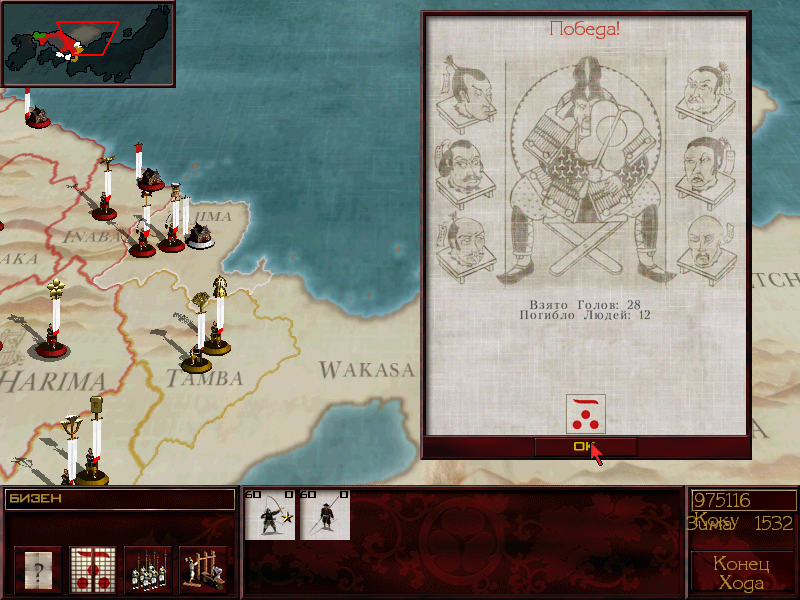Open the wooden construction frame panel
The height and width of the screenshot is (600, 800).
[x=203, y=569]
